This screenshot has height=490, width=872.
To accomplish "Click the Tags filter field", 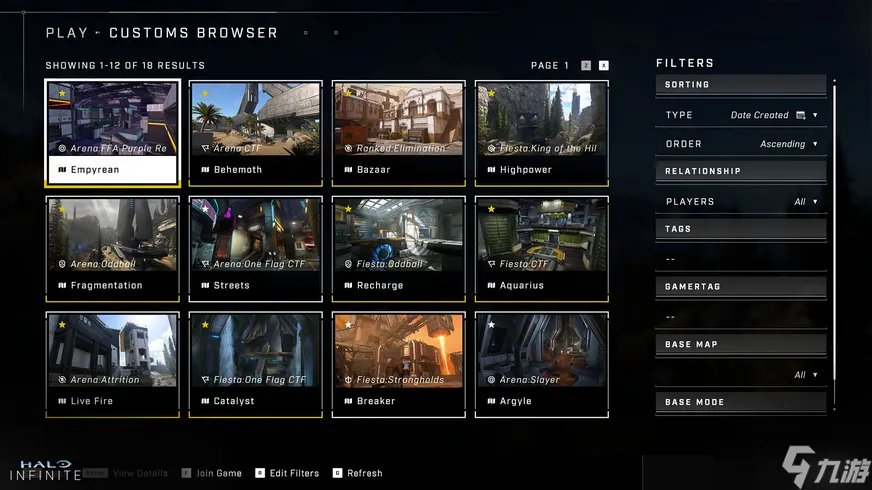I will pyautogui.click(x=741, y=259).
